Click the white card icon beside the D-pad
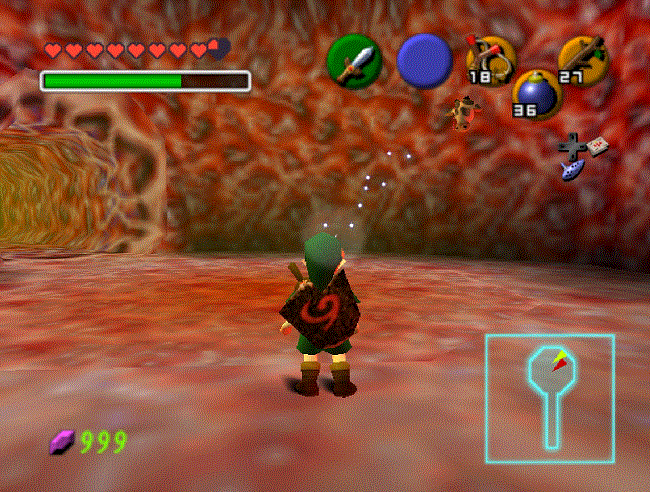The height and width of the screenshot is (492, 650). pos(596,146)
